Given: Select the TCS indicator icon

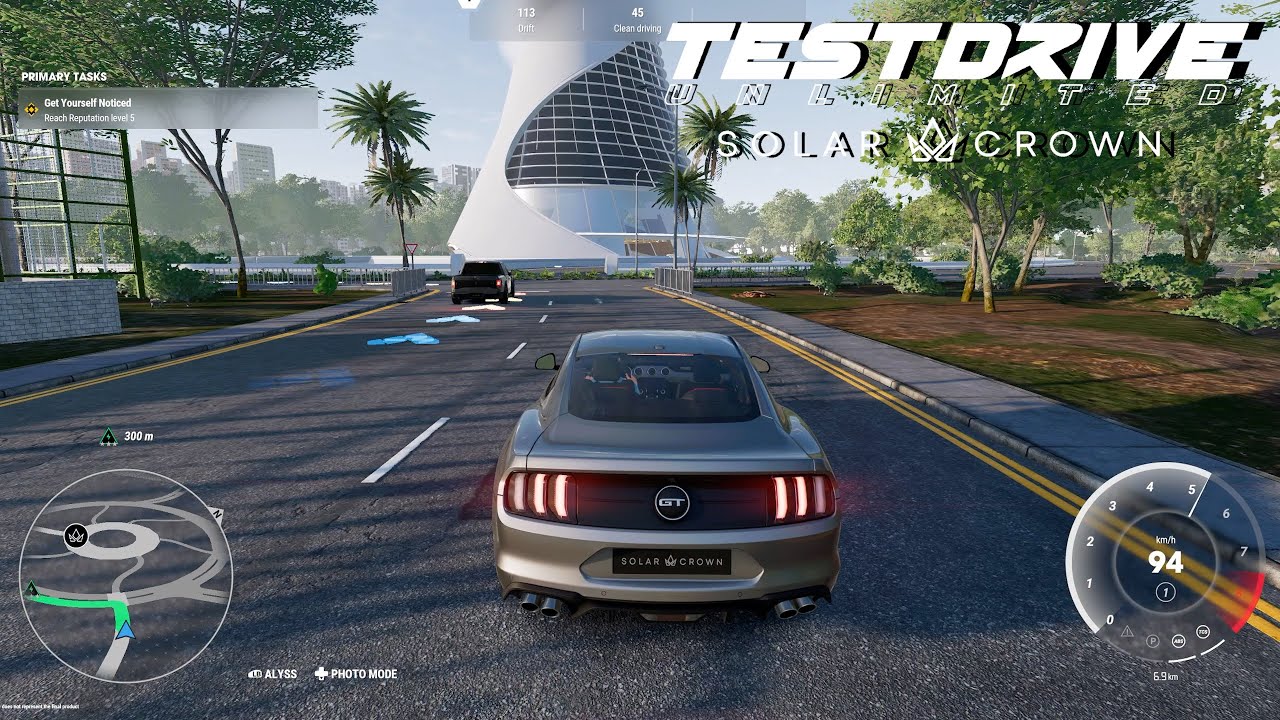Looking at the screenshot, I should 1202,633.
